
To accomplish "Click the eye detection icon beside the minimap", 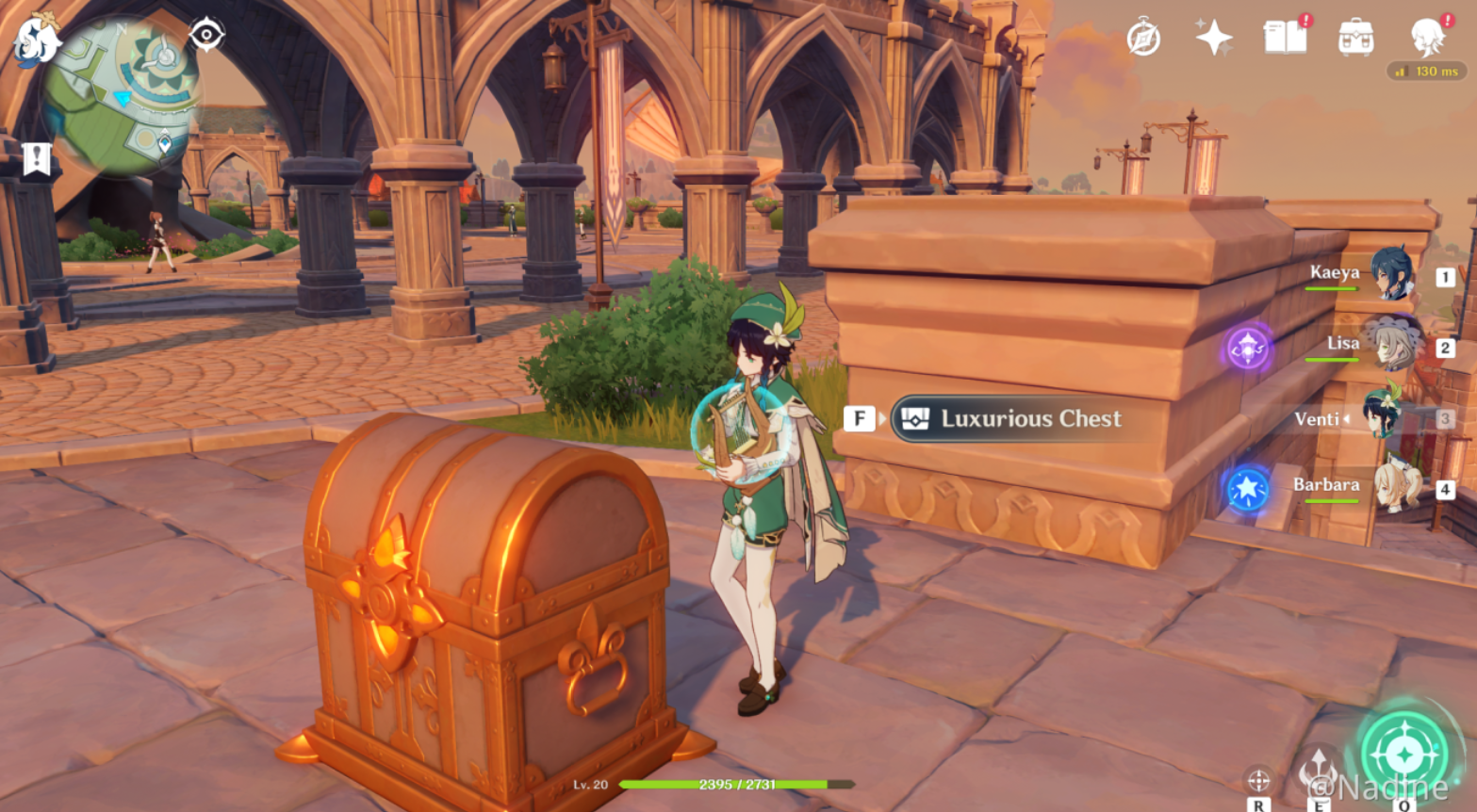I will click(x=205, y=34).
